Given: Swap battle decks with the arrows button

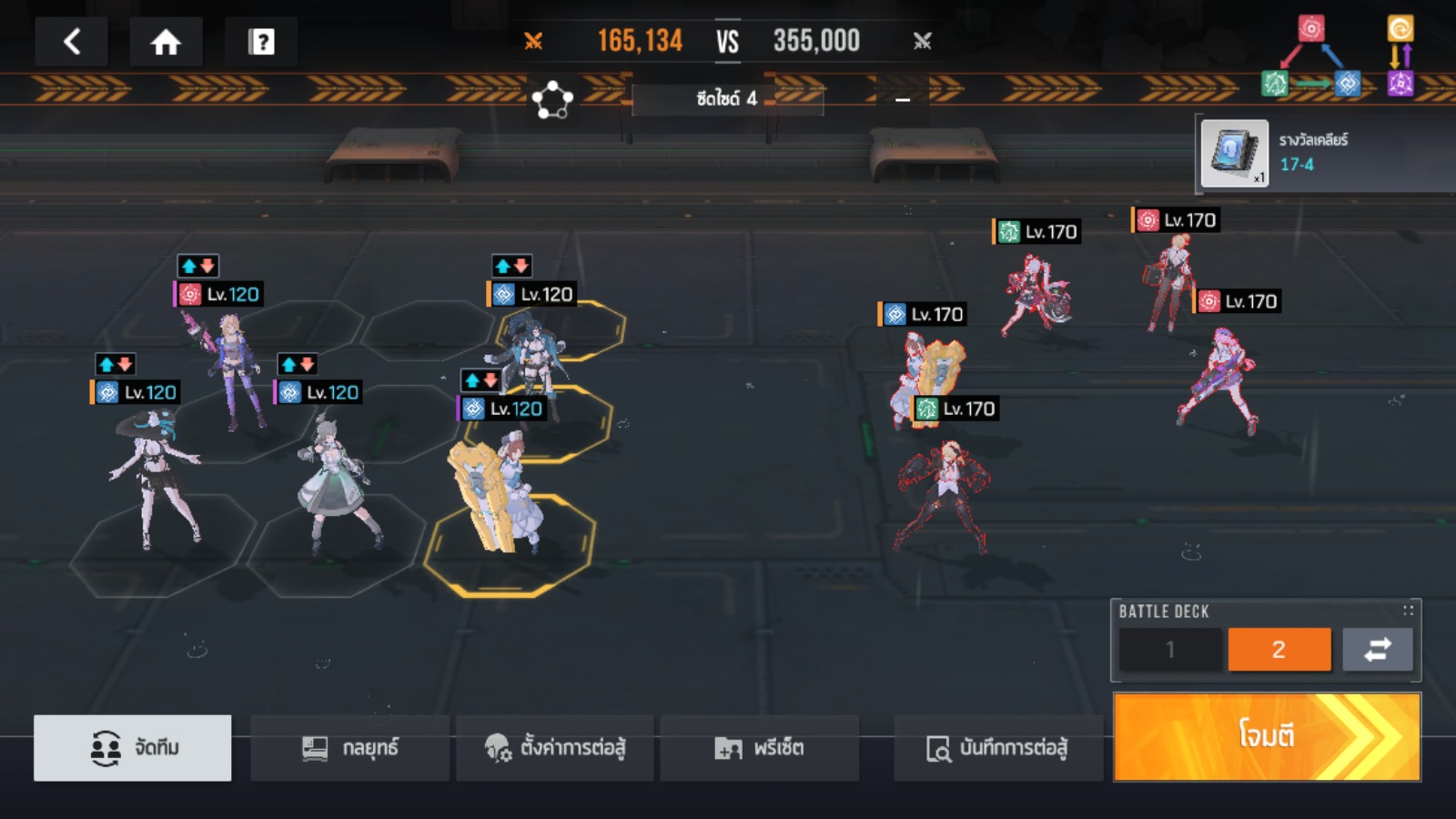Looking at the screenshot, I should tap(1378, 650).
